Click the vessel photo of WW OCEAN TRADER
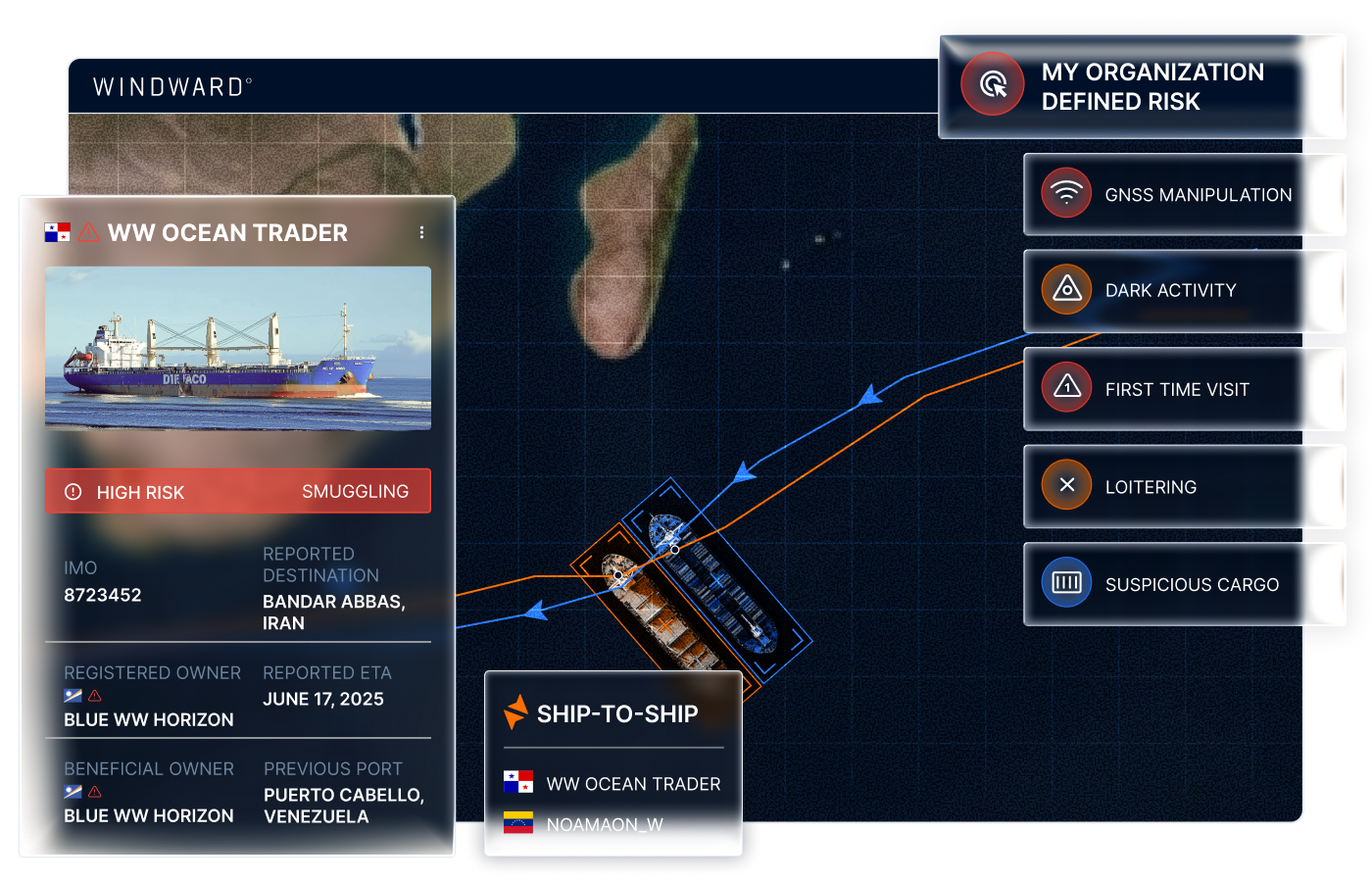Screen dimensions: 1372x882 coord(238,347)
